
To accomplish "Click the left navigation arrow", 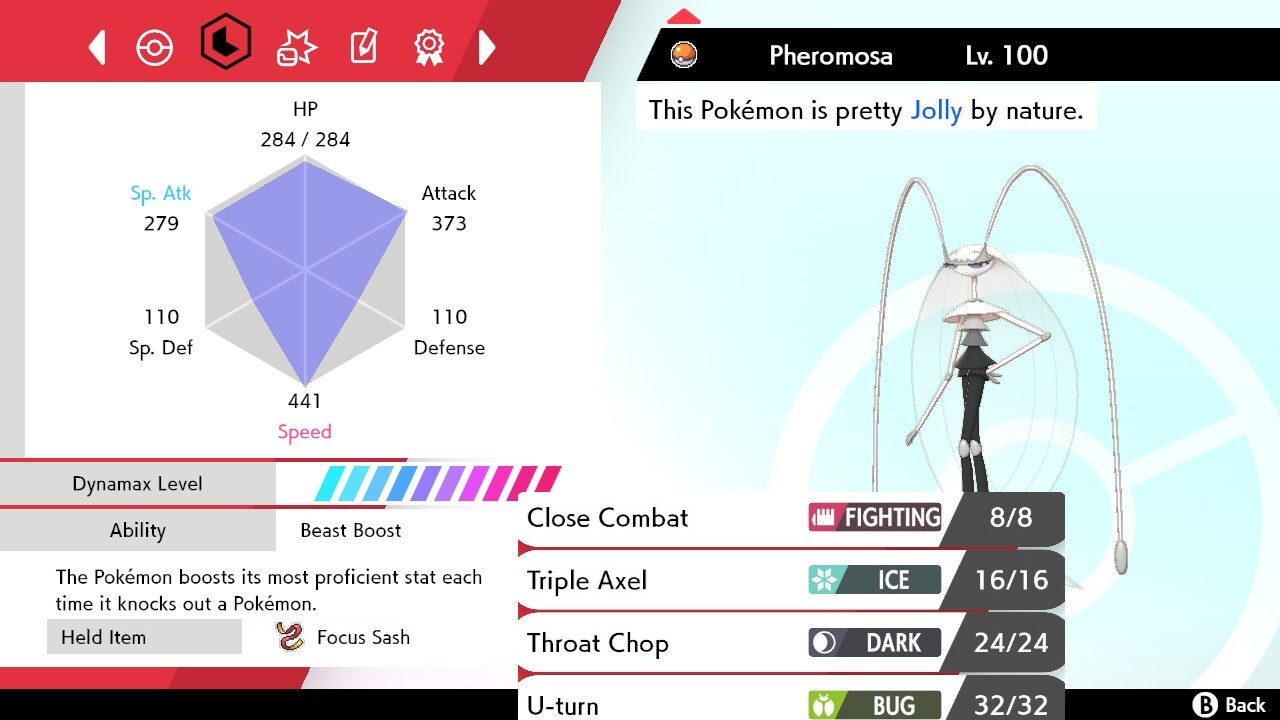I will coord(96,46).
